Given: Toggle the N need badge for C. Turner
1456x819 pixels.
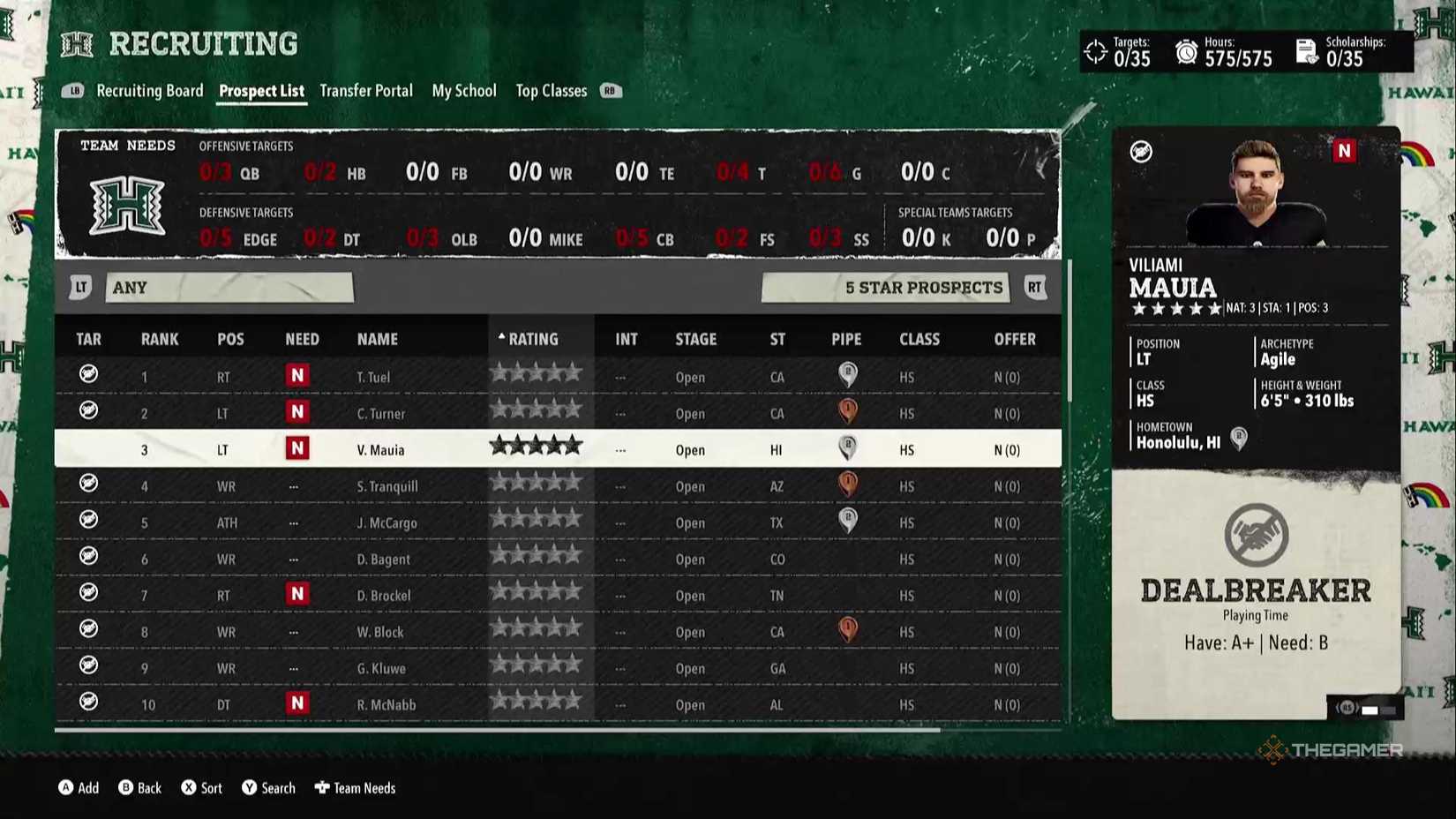Looking at the screenshot, I should pos(297,411).
